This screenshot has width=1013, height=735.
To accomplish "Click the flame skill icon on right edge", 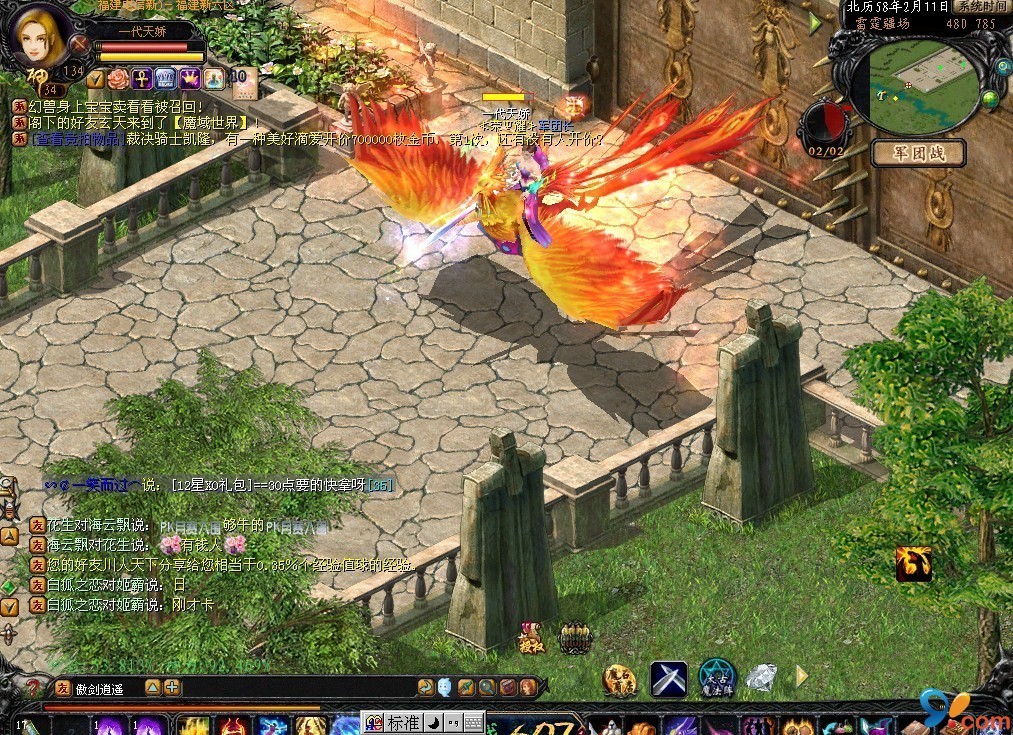I will (x=913, y=564).
